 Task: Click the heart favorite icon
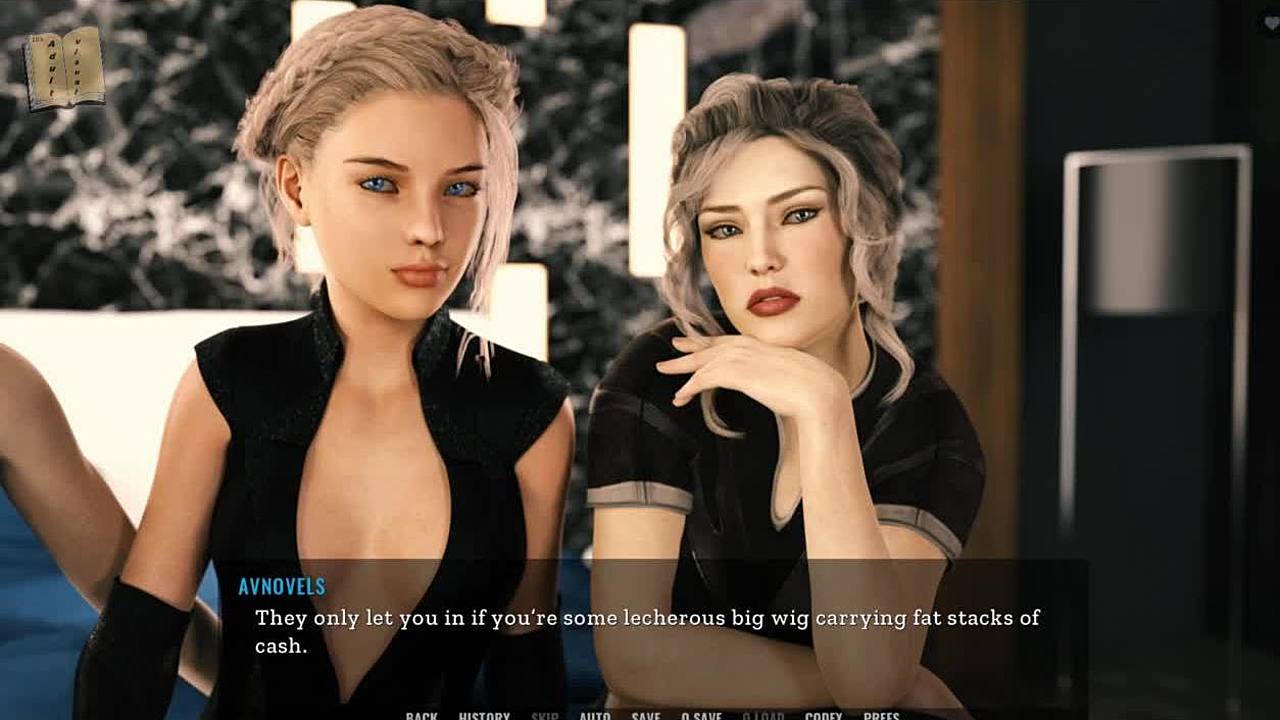pyautogui.click(x=1271, y=23)
